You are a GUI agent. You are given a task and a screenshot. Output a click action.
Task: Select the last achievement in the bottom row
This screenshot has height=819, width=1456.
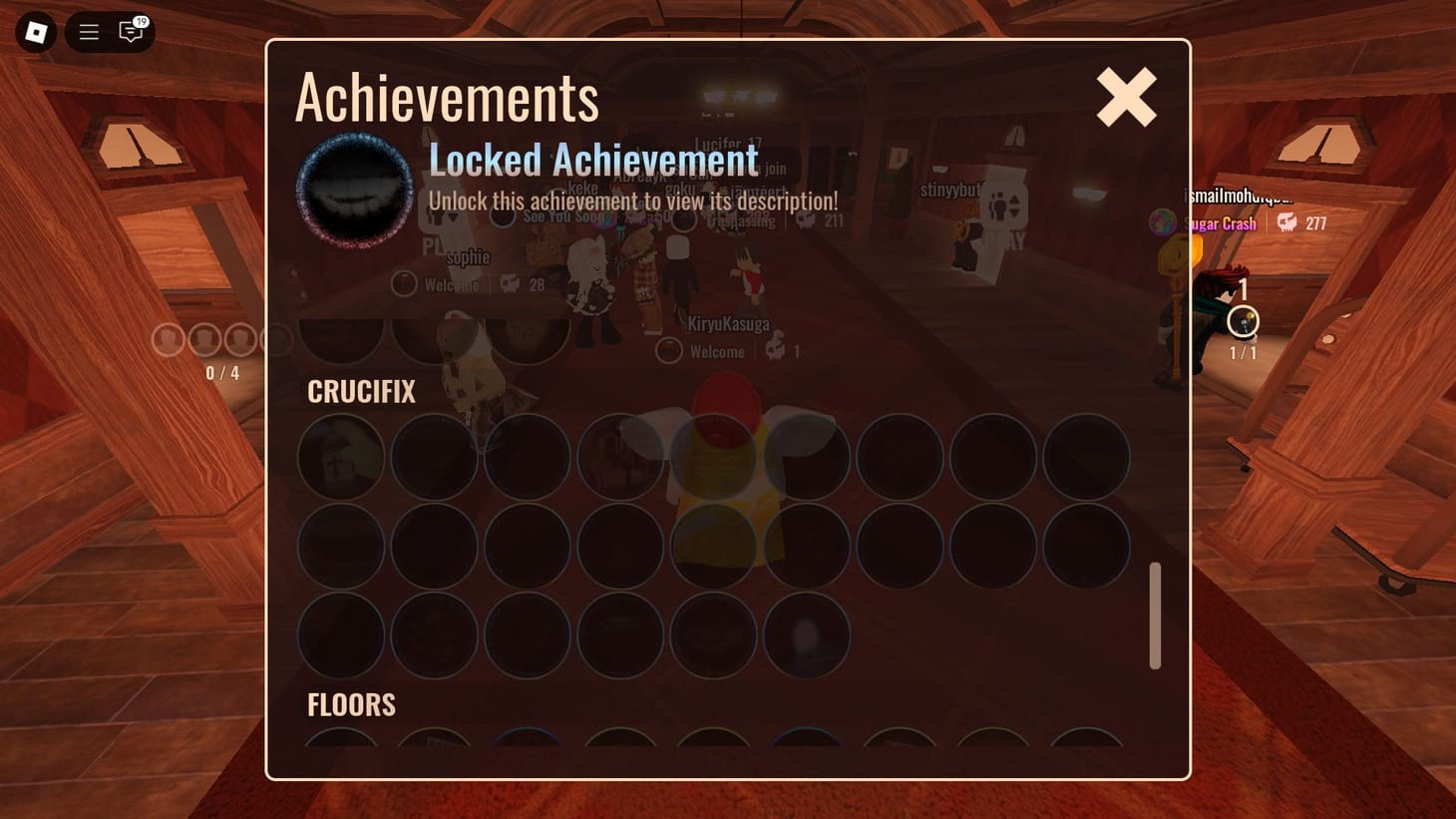click(807, 635)
